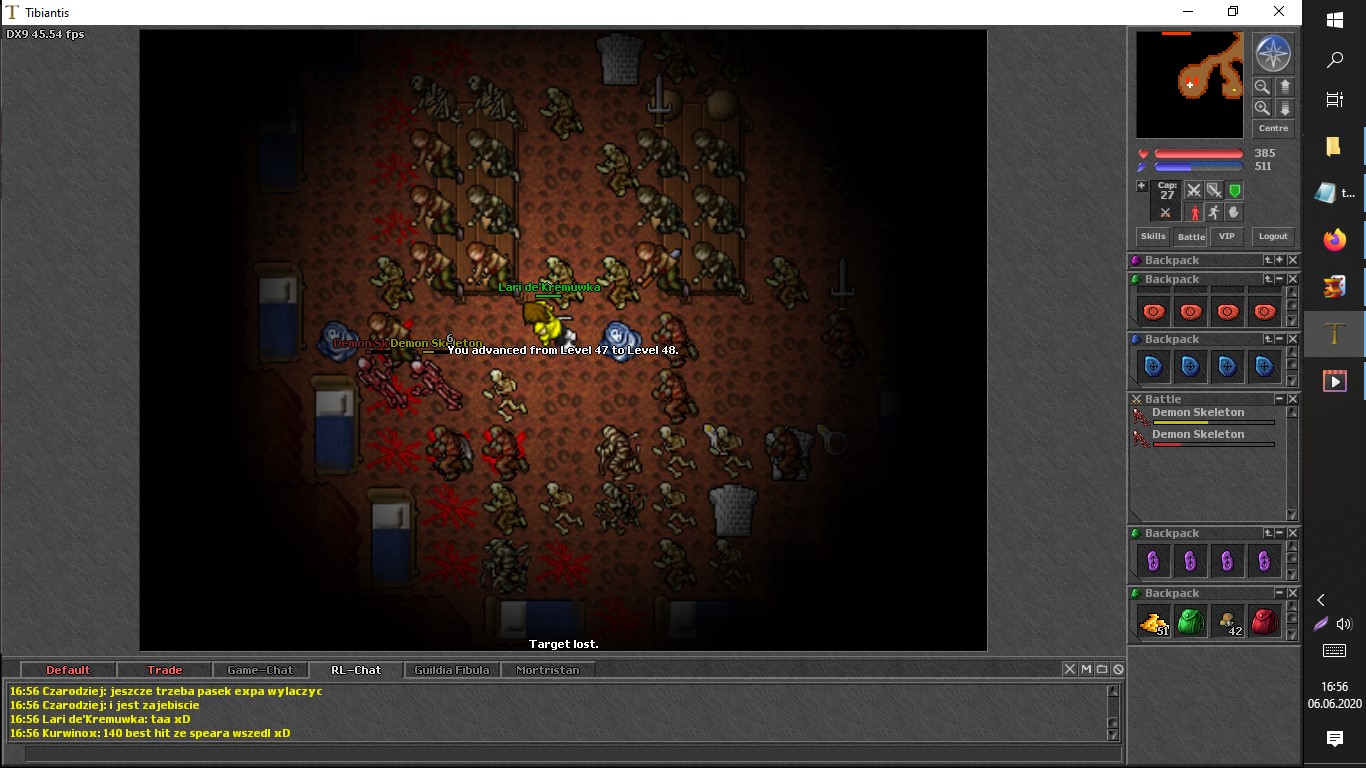
Task: Select the Game-Chat tab
Action: 260,670
